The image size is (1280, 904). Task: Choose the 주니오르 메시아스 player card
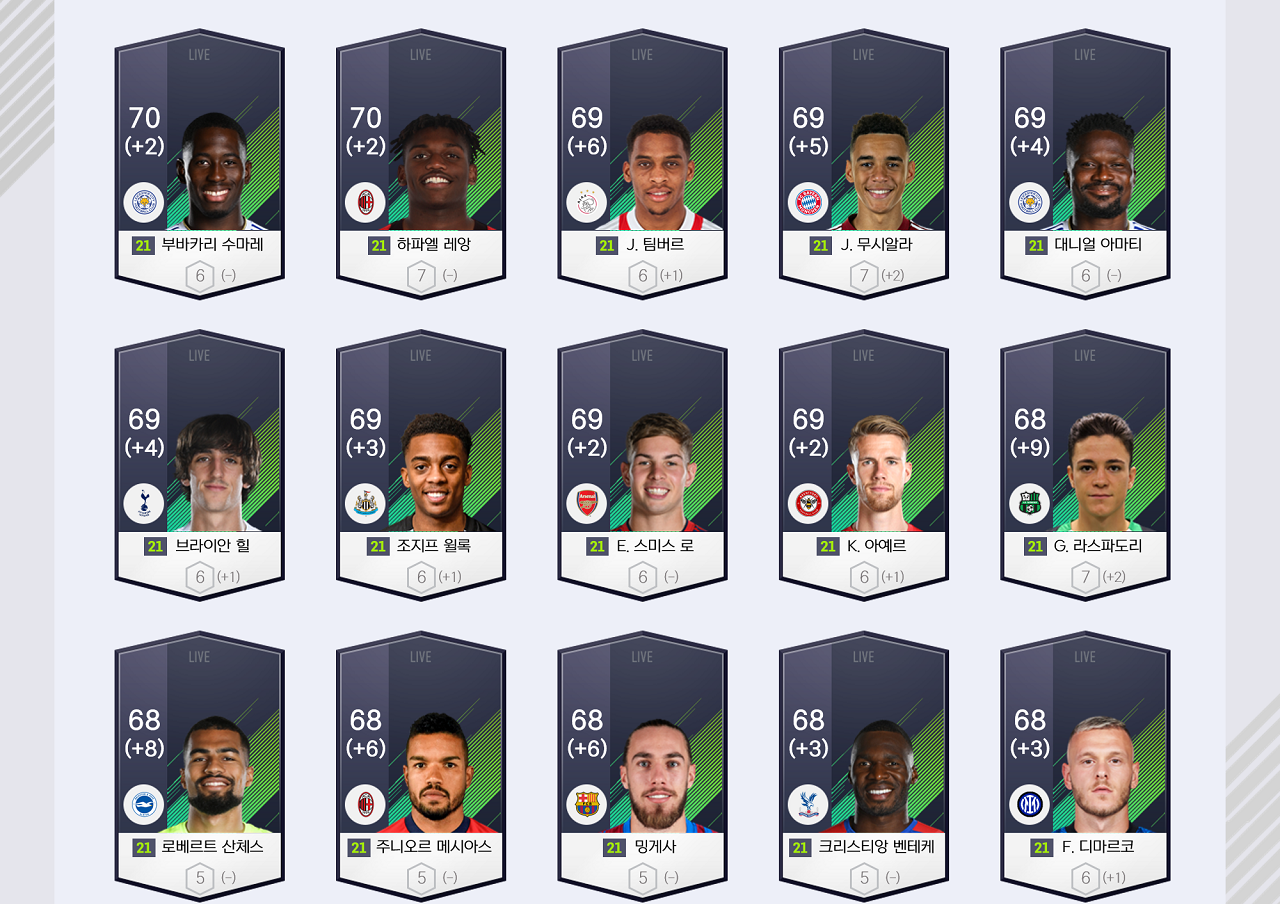pos(421,767)
